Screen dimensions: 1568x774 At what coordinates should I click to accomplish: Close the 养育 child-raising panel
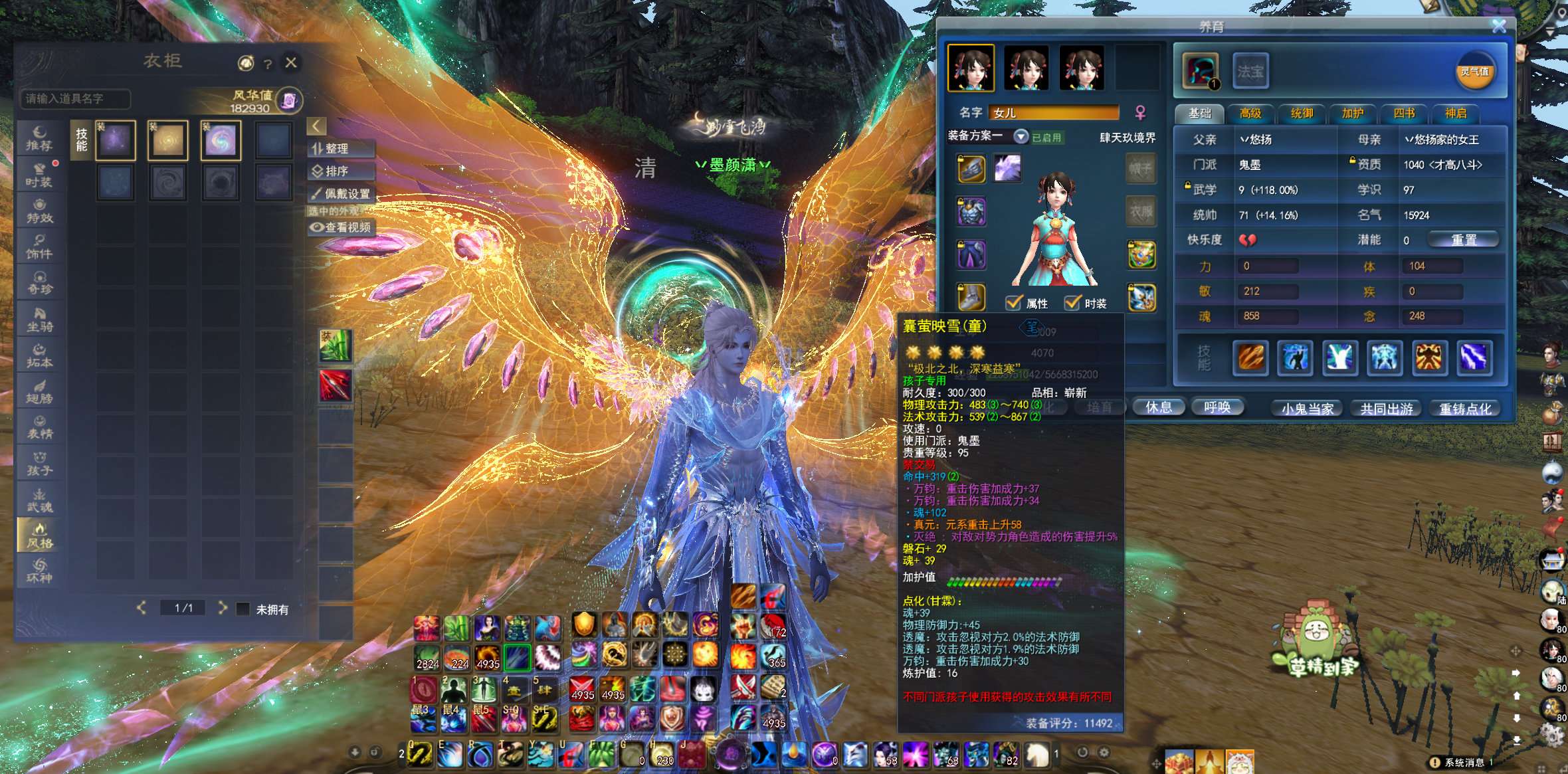pos(1499,26)
